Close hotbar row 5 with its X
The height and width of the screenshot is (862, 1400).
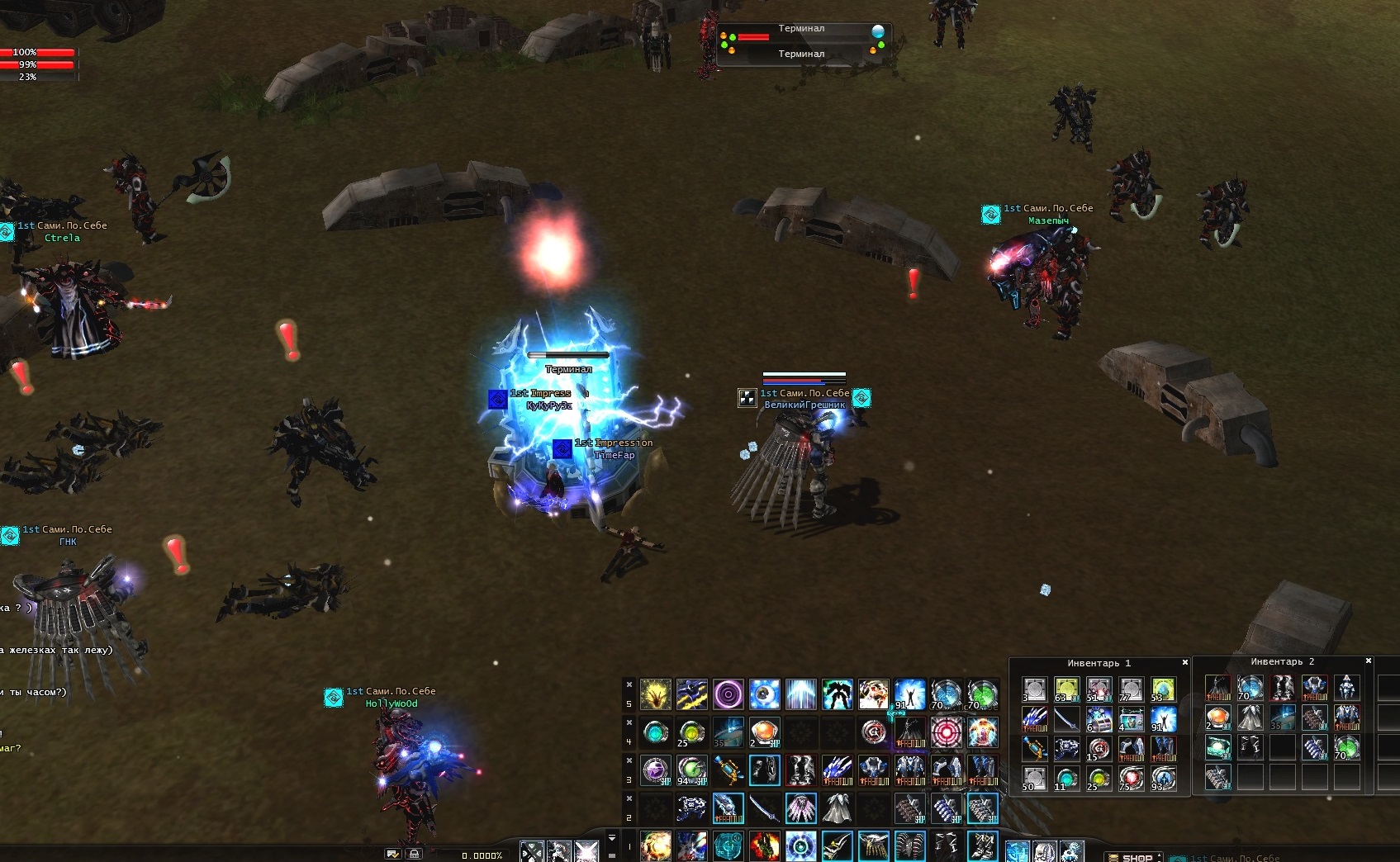coord(629,684)
